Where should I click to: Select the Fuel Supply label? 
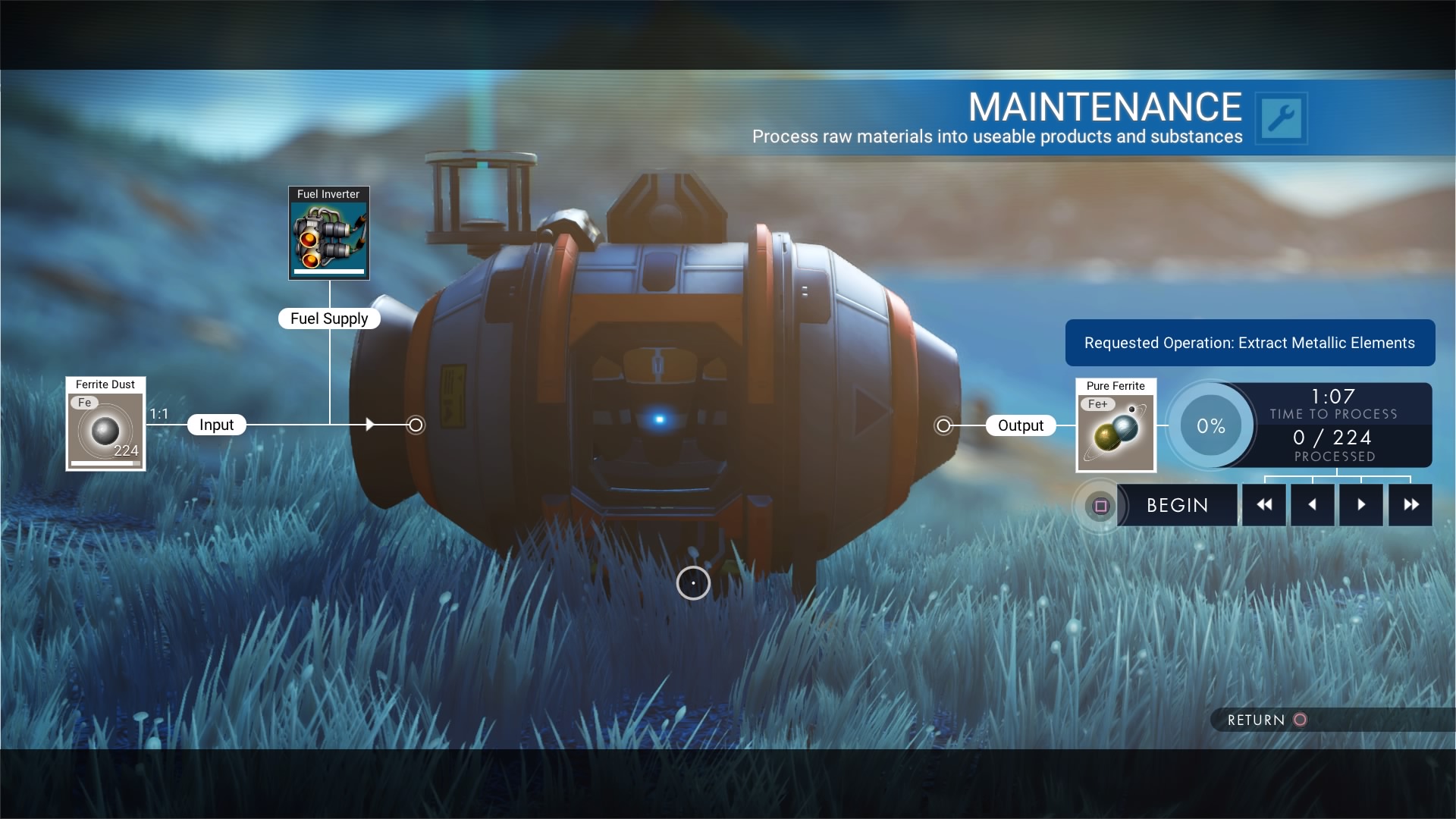click(x=329, y=318)
